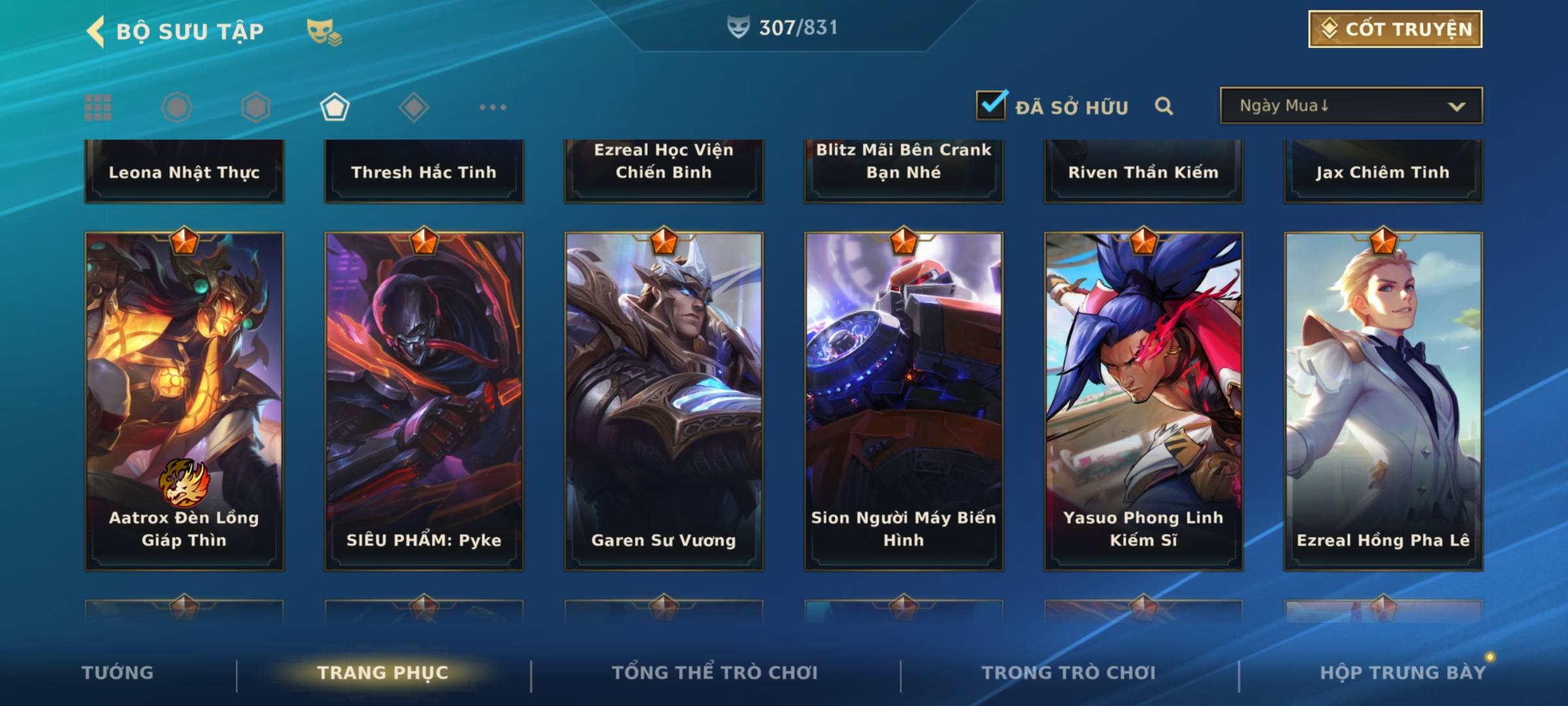The width and height of the screenshot is (1568, 706).
Task: Switch to Tổng Thể Trò Chơi tab
Action: pyautogui.click(x=715, y=673)
